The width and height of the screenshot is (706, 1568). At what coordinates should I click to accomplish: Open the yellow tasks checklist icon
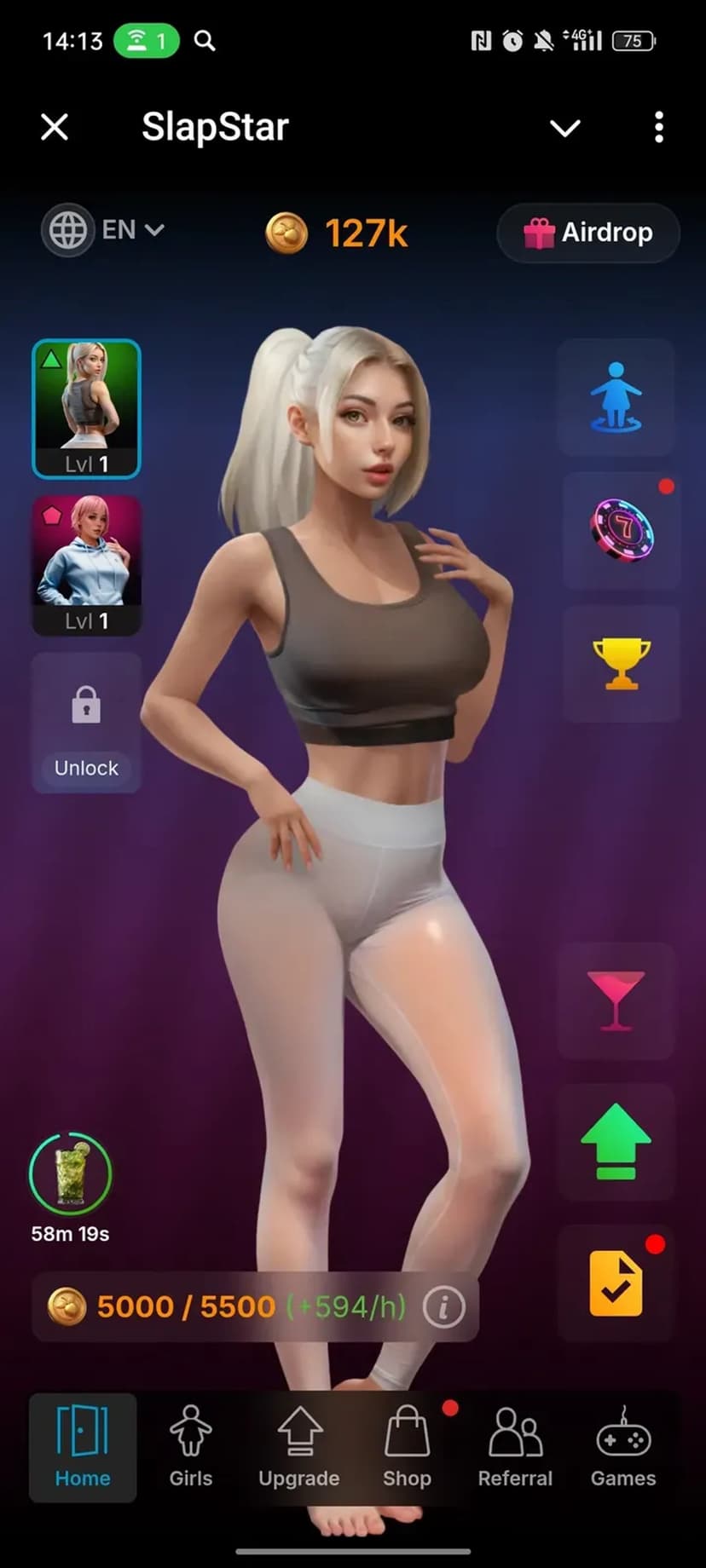pyautogui.click(x=616, y=1283)
